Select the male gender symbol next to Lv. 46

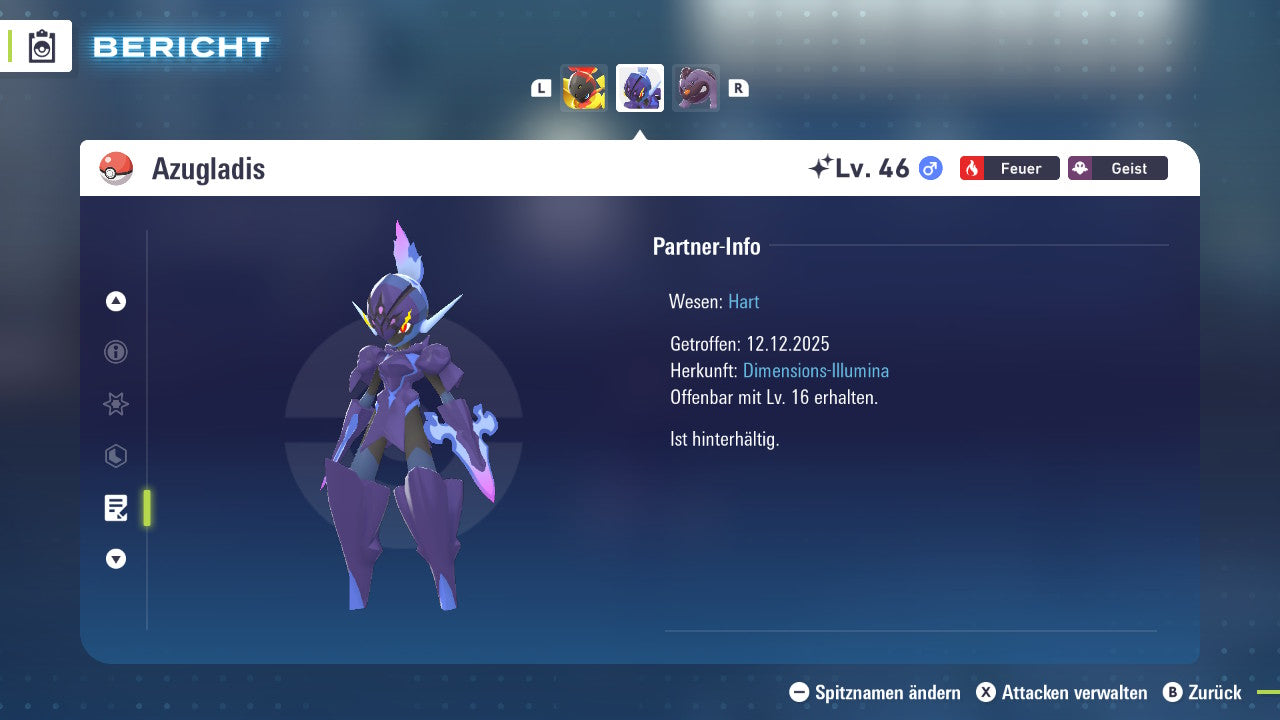pos(928,168)
